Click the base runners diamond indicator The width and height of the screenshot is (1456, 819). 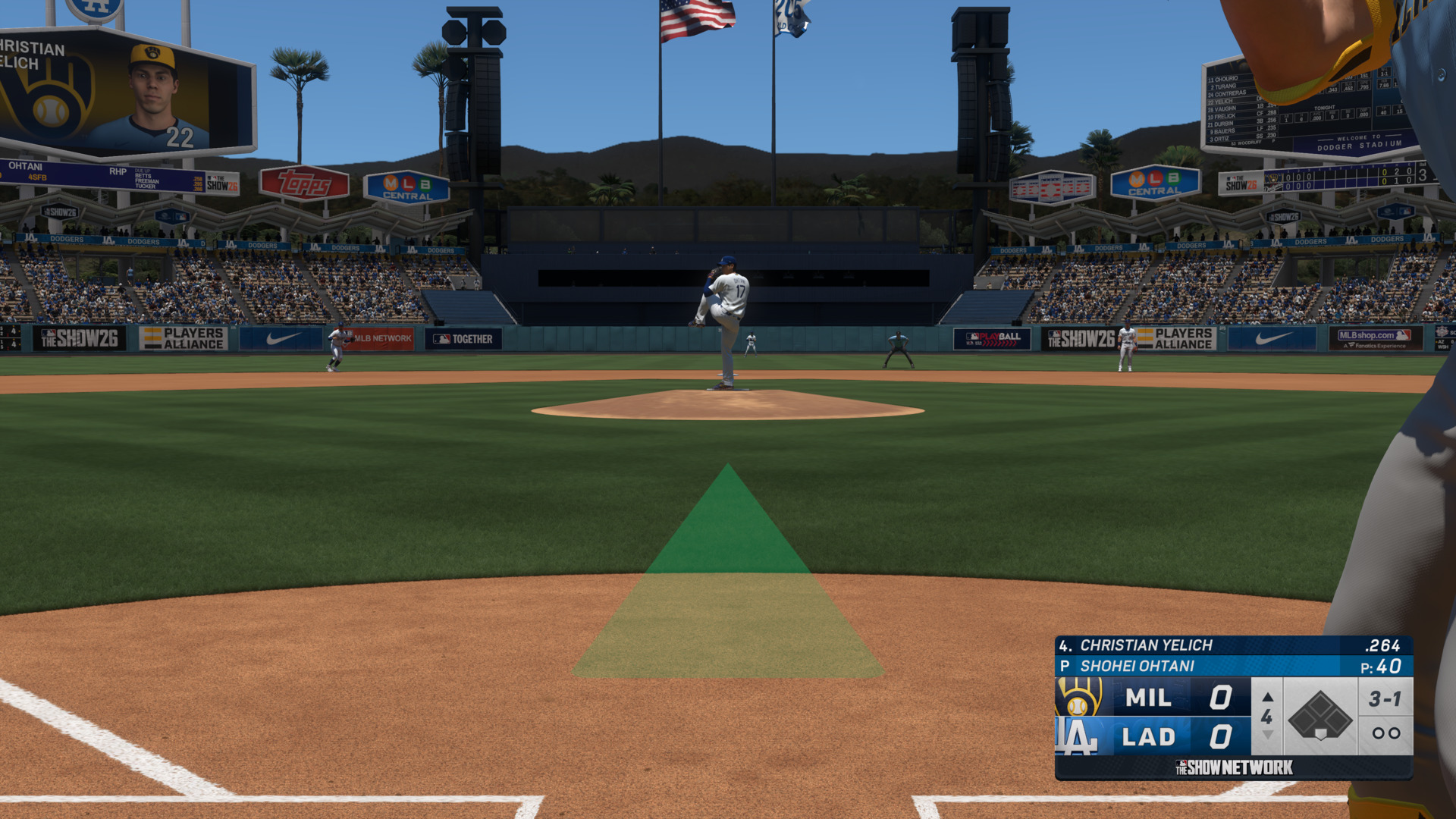coord(1319,716)
